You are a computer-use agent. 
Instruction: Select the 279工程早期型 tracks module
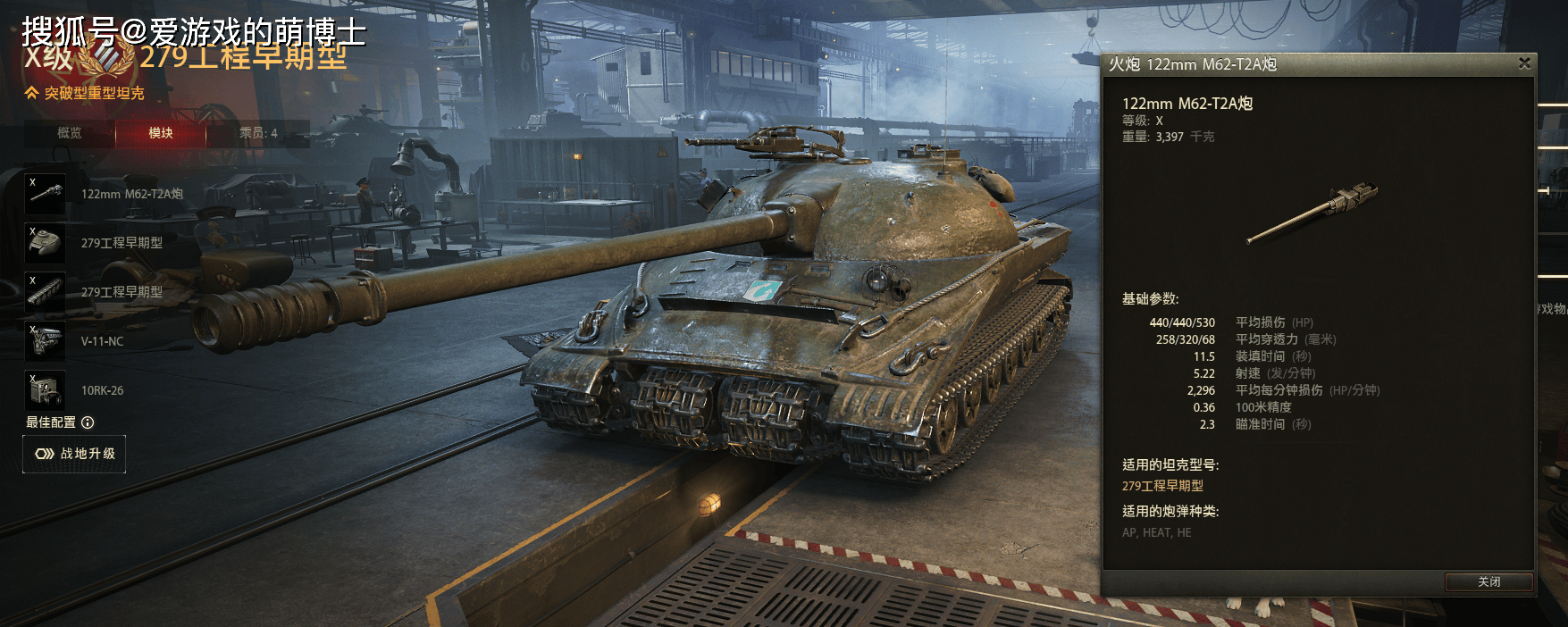(46, 292)
